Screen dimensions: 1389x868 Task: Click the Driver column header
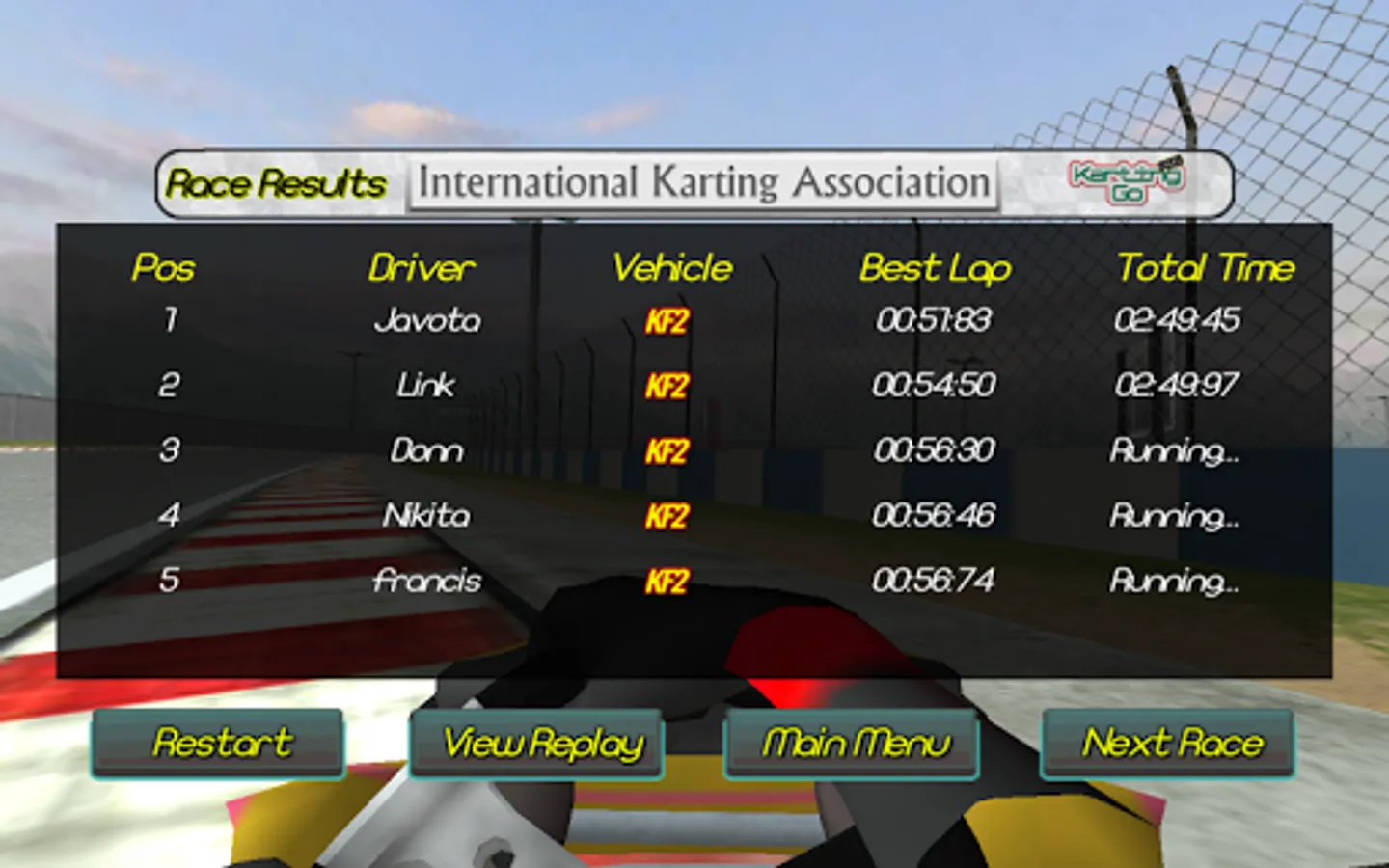(424, 269)
